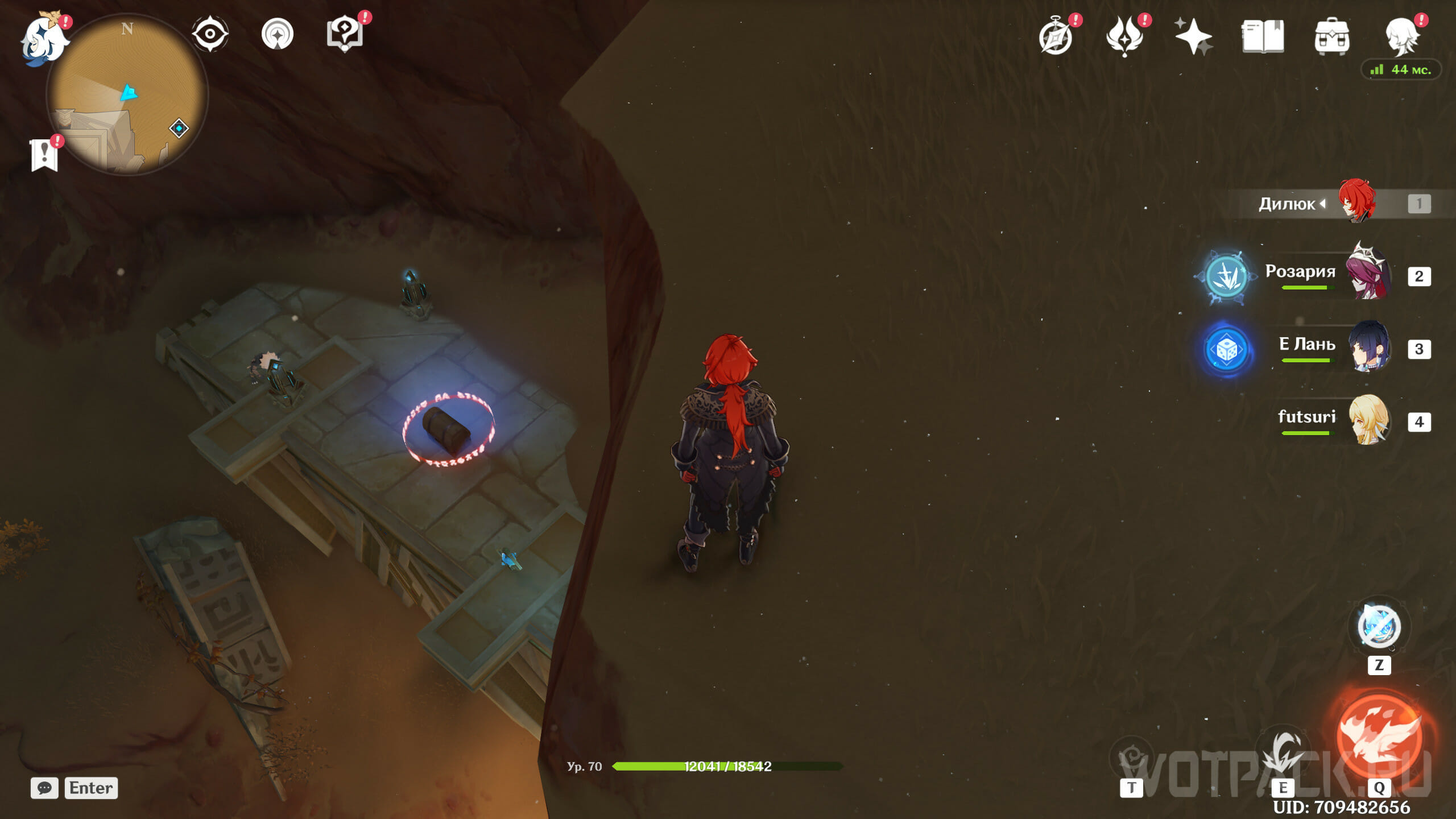The width and height of the screenshot is (1456, 819).
Task: Open the open-book handbook icon
Action: pos(1263,36)
